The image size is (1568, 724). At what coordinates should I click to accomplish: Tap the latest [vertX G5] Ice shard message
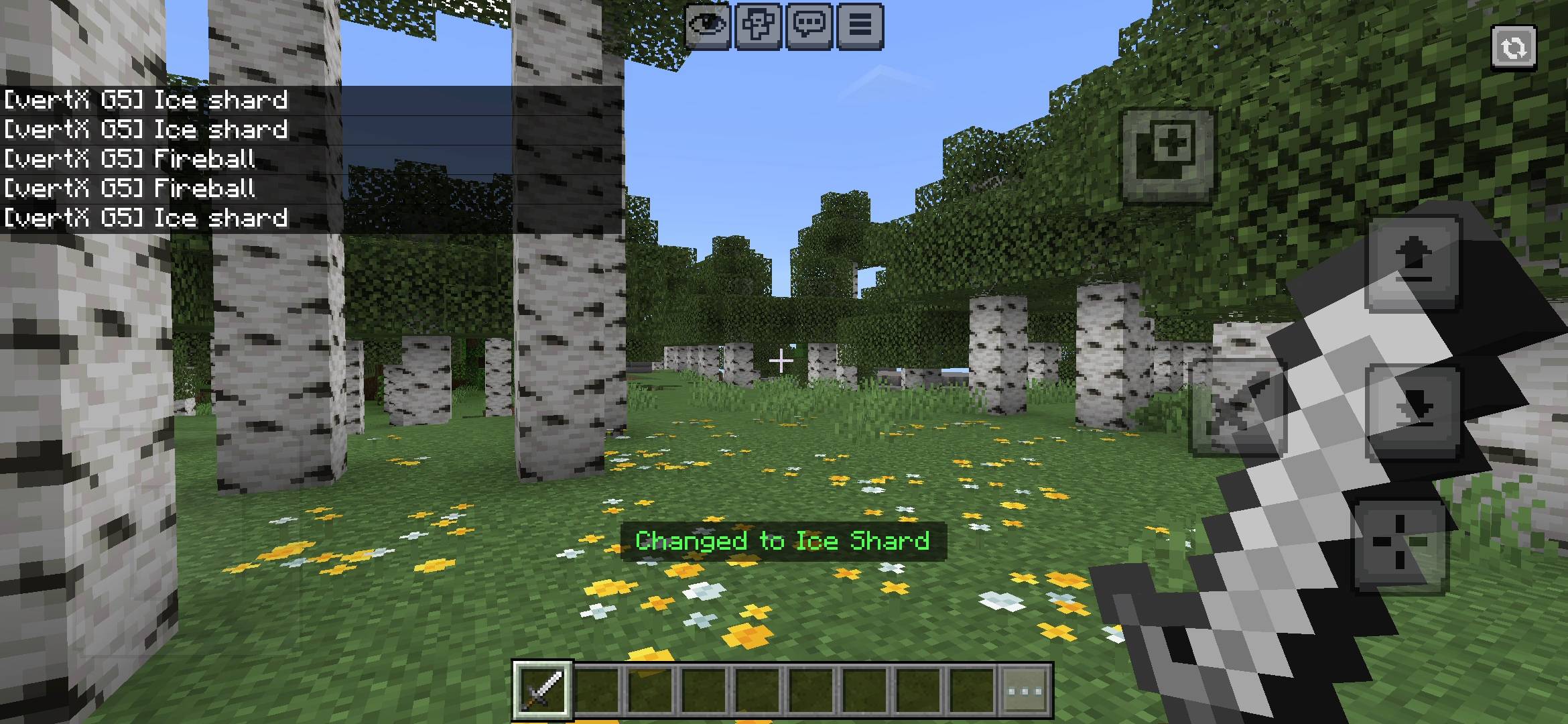[144, 217]
